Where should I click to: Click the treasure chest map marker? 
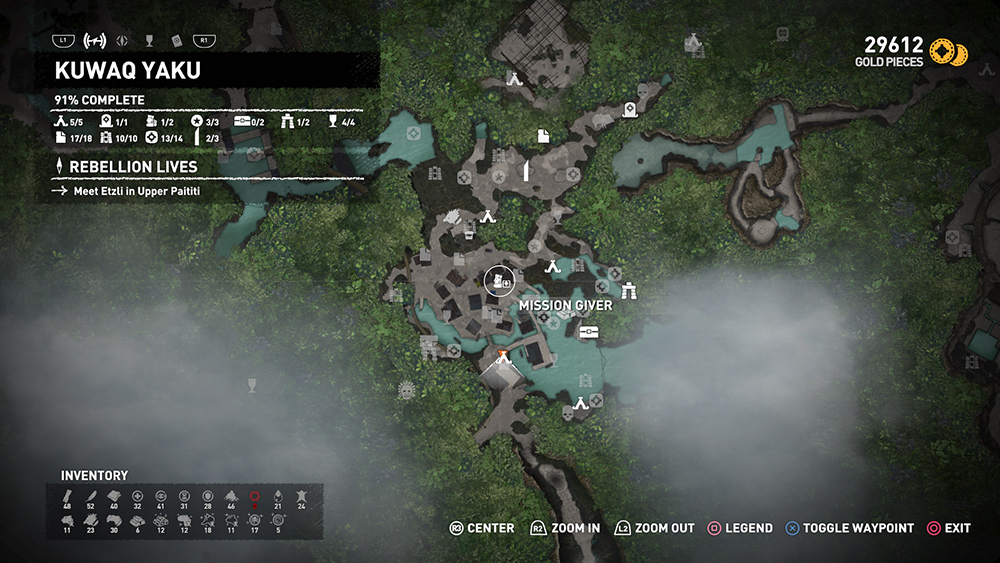coord(588,333)
